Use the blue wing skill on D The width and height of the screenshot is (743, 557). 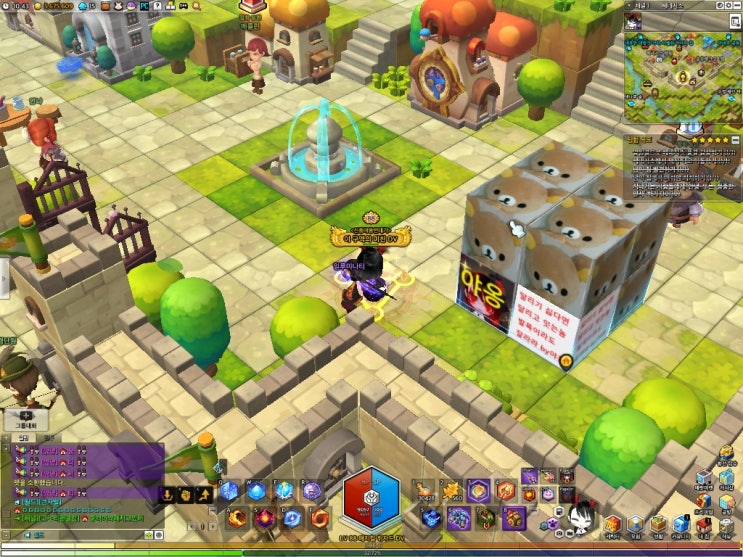(x=292, y=518)
